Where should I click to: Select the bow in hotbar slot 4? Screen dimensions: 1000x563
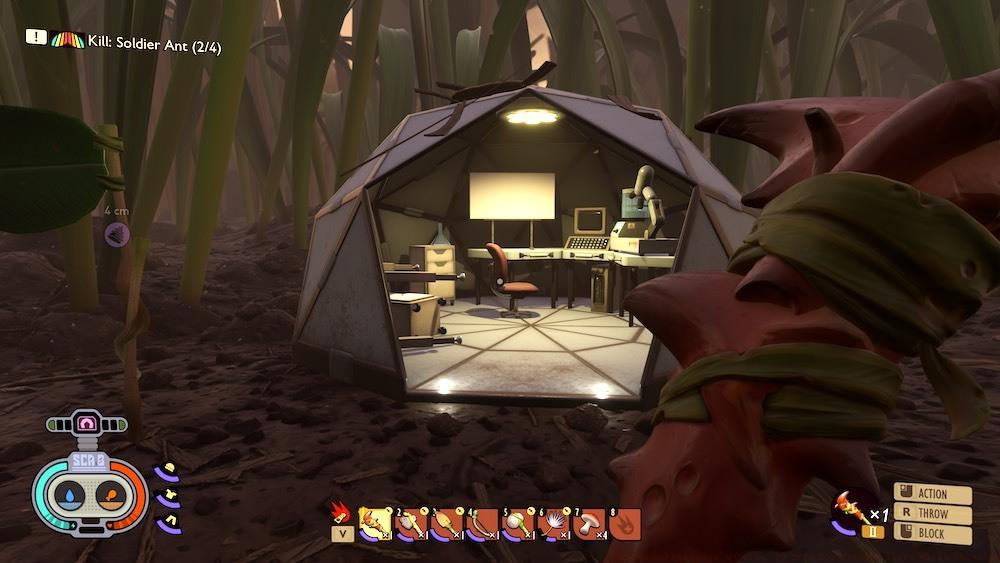click(482, 522)
